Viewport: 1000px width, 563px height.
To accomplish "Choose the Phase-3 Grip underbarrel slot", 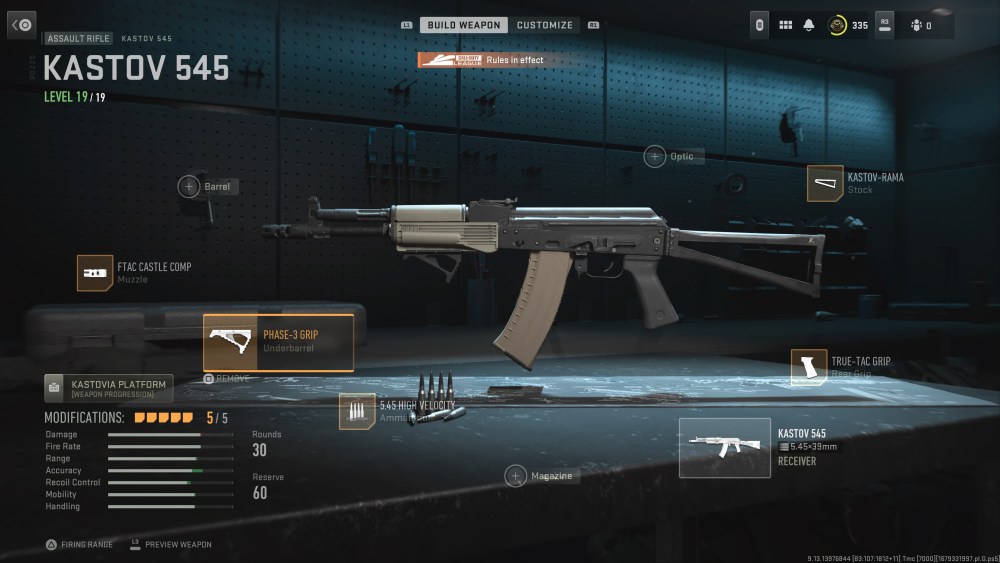I will (x=278, y=343).
